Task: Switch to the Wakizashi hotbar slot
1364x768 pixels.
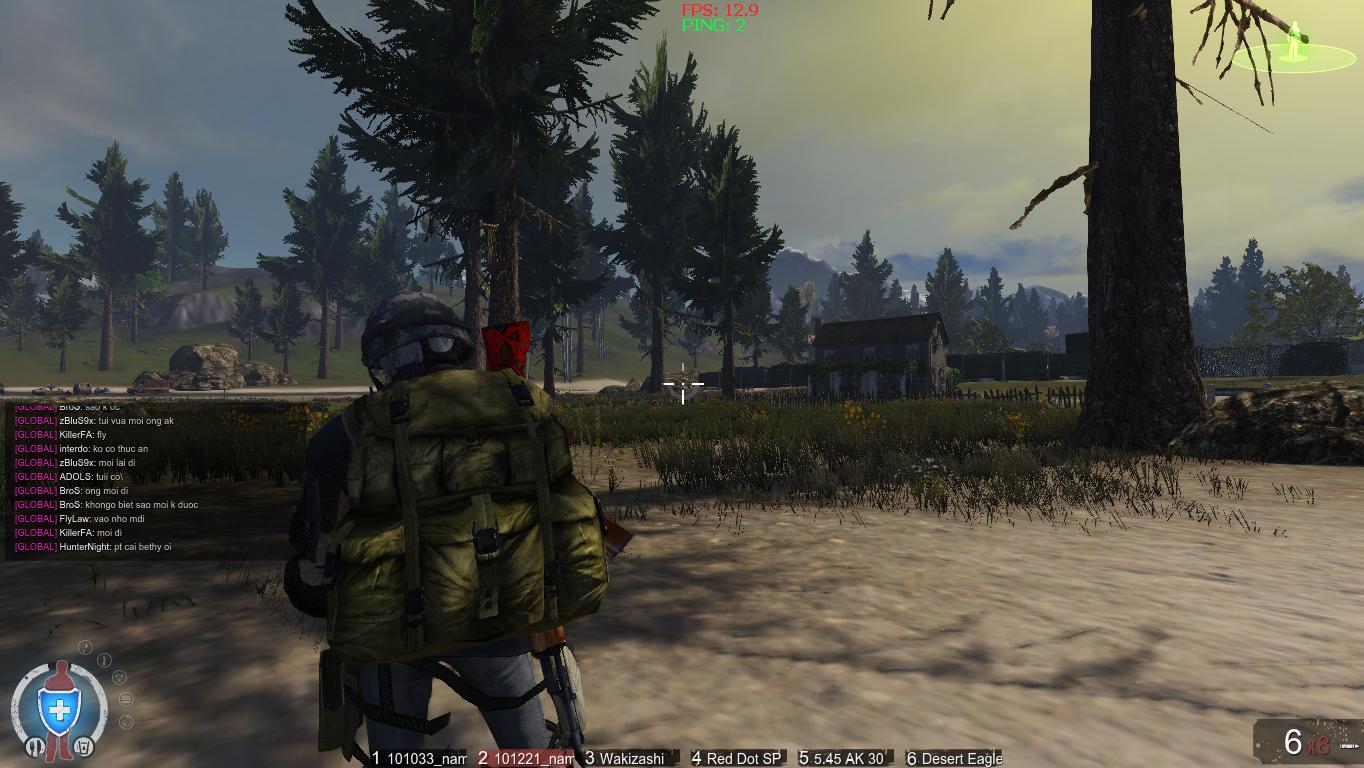Action: pos(630,758)
